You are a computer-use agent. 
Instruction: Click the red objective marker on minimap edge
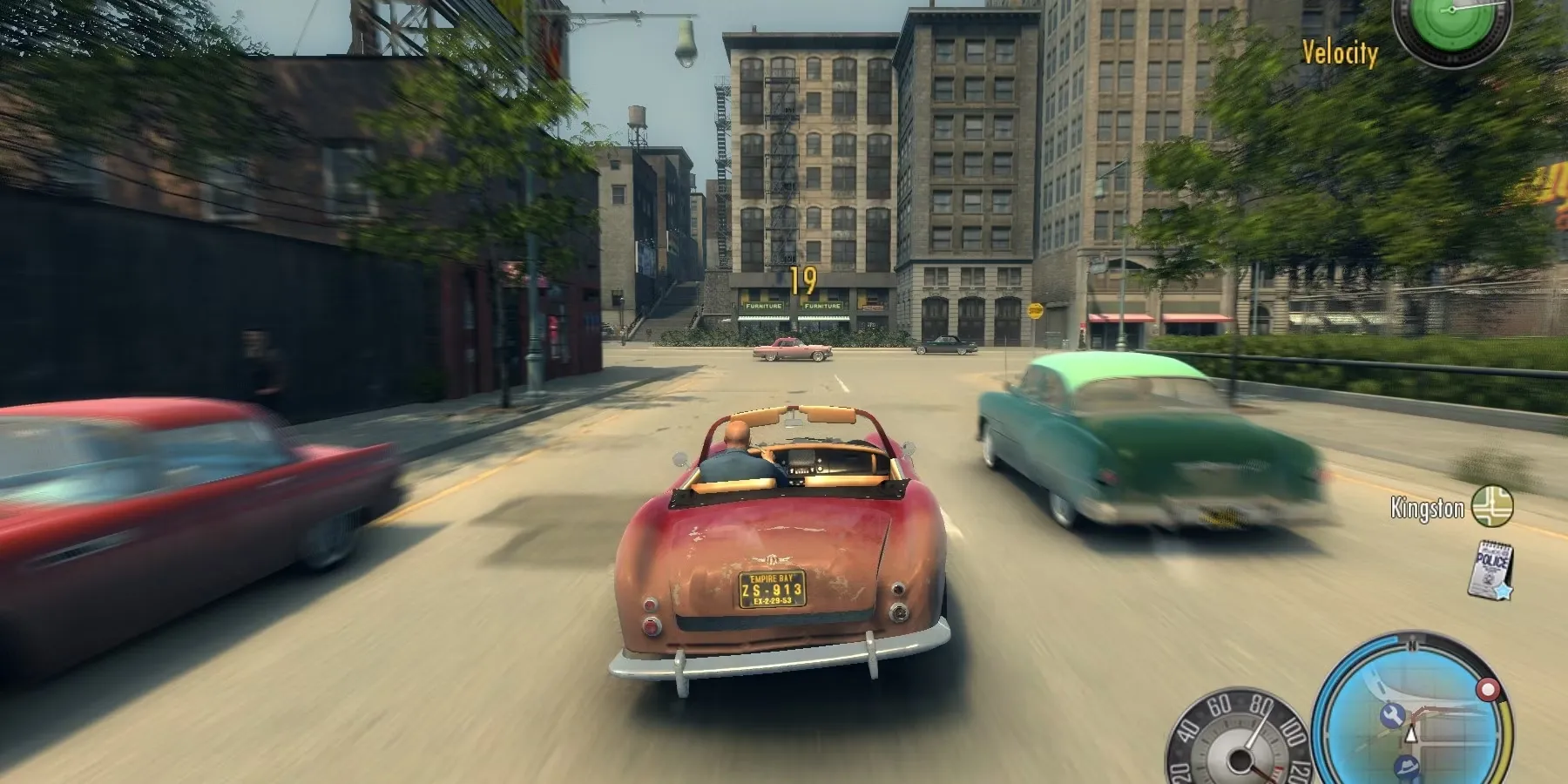(x=1487, y=691)
